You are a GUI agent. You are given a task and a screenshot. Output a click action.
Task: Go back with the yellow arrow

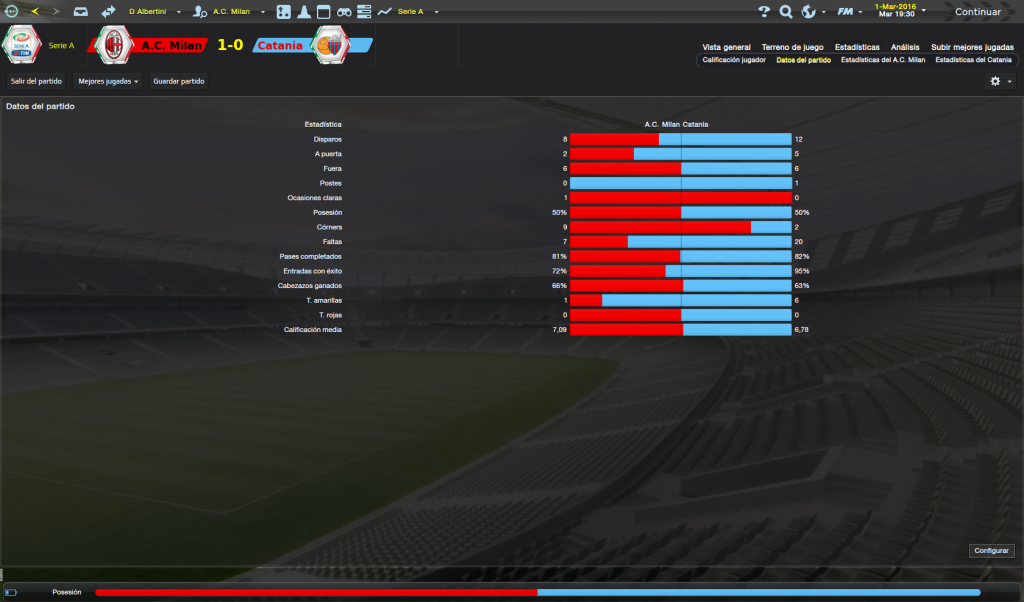click(35, 12)
